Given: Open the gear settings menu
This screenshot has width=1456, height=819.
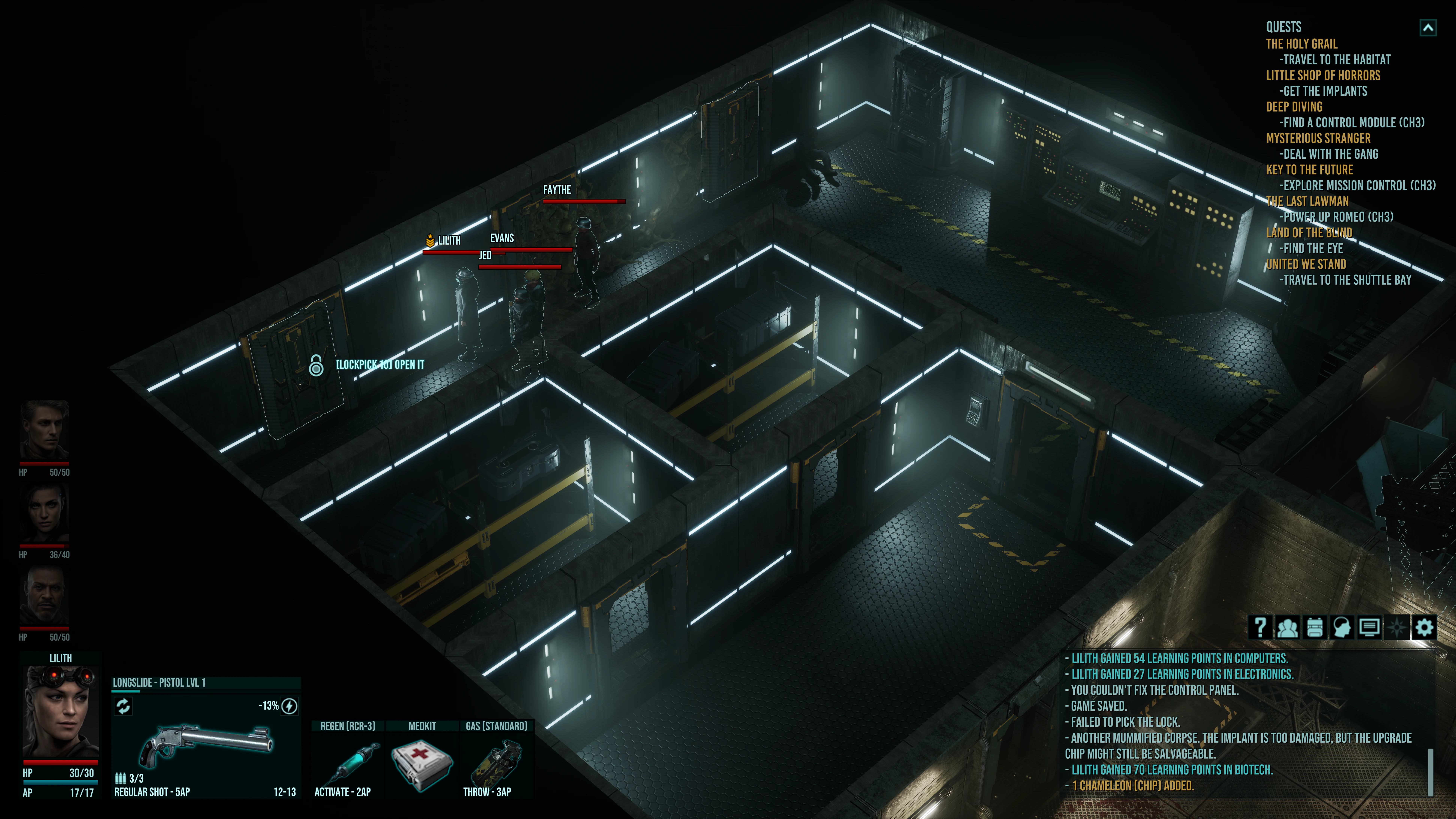Looking at the screenshot, I should click(1424, 627).
